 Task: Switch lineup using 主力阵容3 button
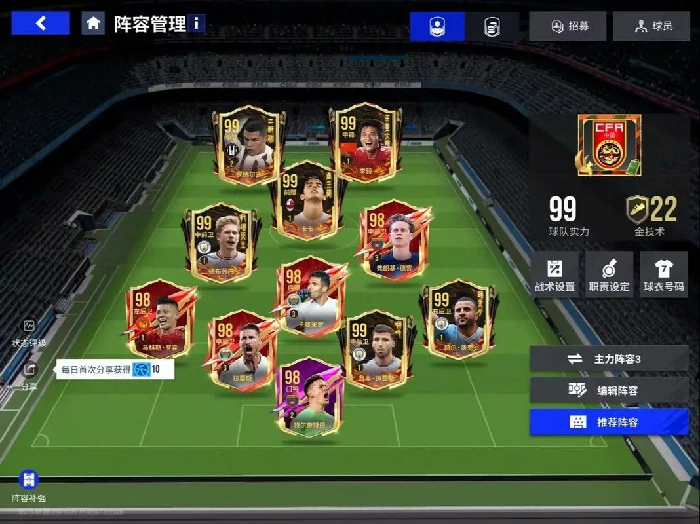[609, 358]
